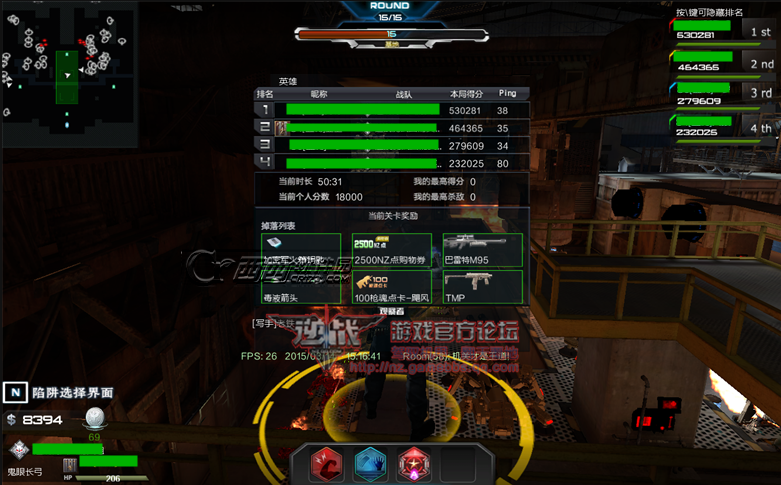Pick the 100 gun soul point card
Viewport: 781px width, 485px height.
(391, 287)
